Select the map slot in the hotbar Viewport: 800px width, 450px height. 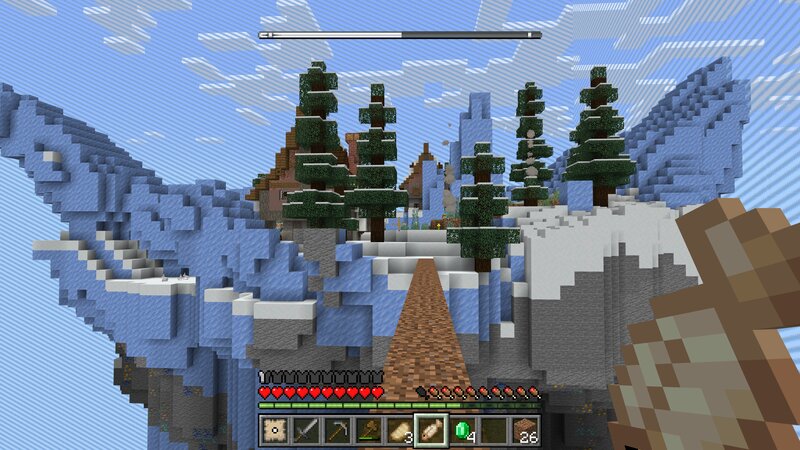(x=276, y=431)
